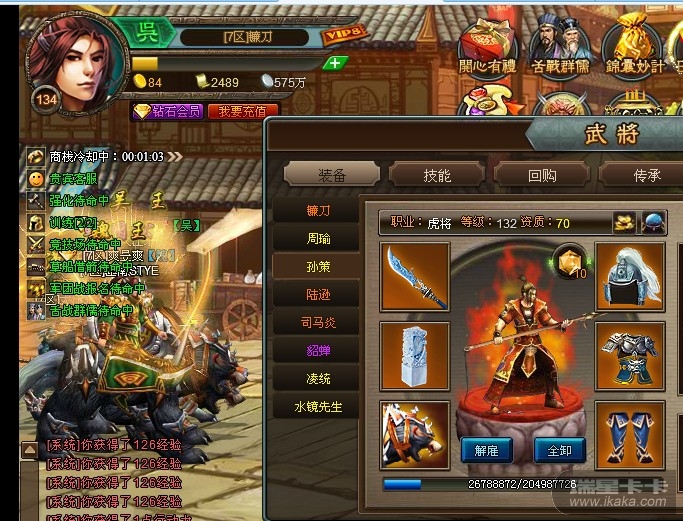This screenshot has height=521, width=683.
Task: Switch to the 装备 equipment tab
Action: click(x=332, y=175)
